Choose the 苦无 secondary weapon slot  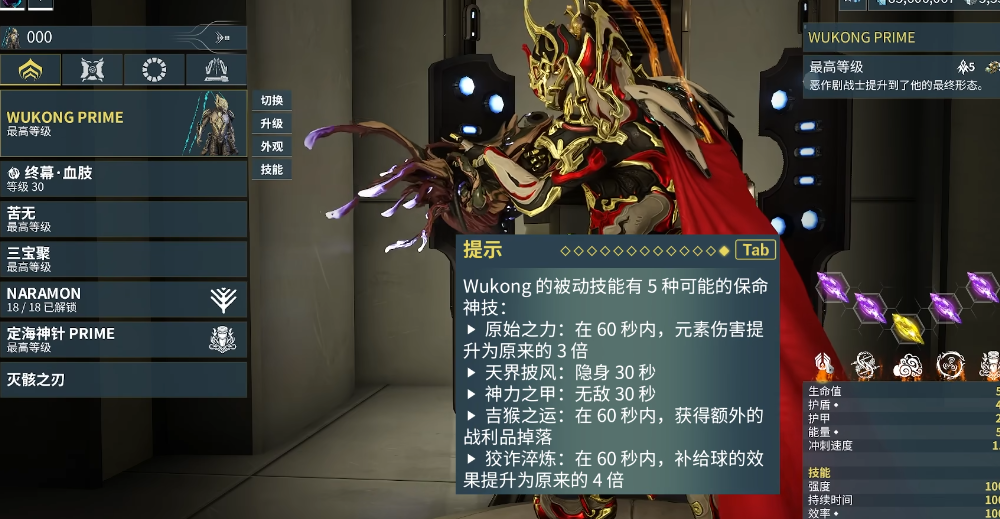[x=123, y=219]
